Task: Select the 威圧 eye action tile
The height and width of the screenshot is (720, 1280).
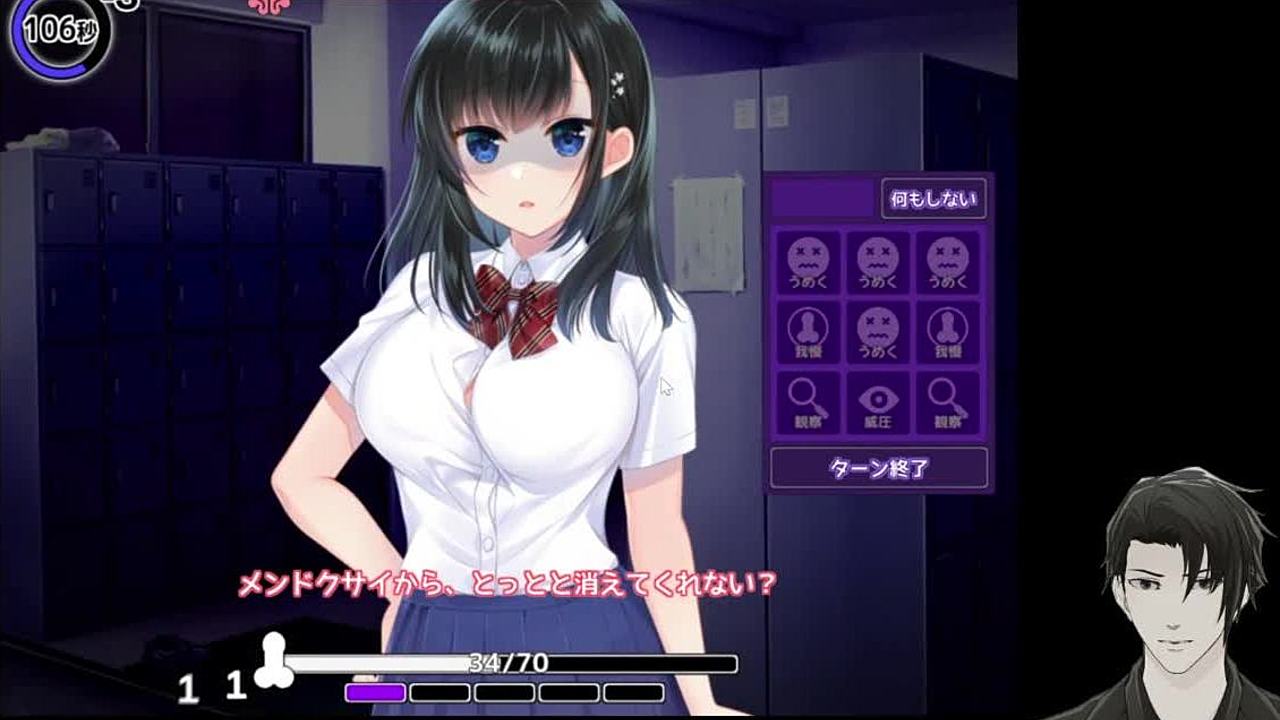Action: coord(878,404)
